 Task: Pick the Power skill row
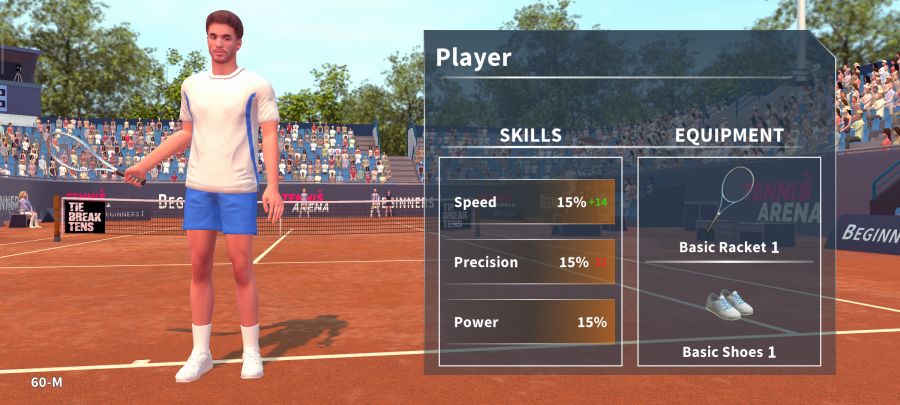pyautogui.click(x=530, y=322)
